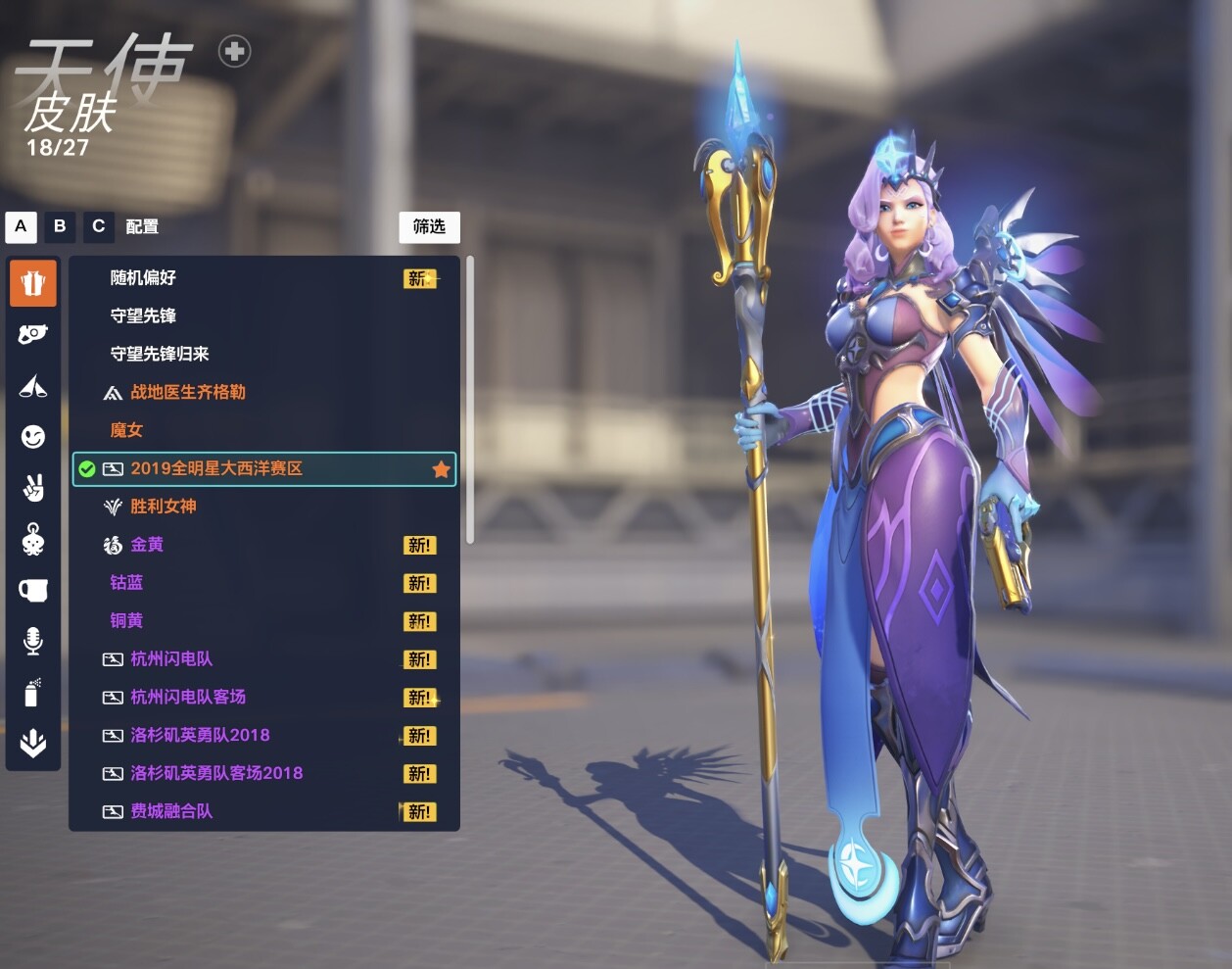The image size is (1232, 969).
Task: Choose the 杭州闪电队 skin
Action: (171, 659)
